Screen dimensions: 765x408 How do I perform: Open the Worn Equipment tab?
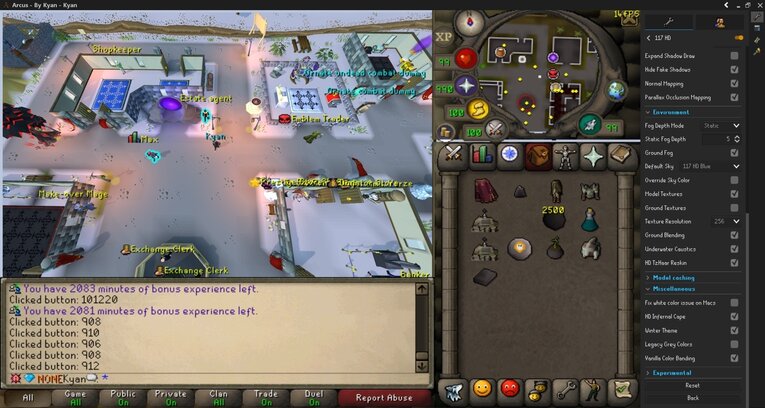coord(567,155)
